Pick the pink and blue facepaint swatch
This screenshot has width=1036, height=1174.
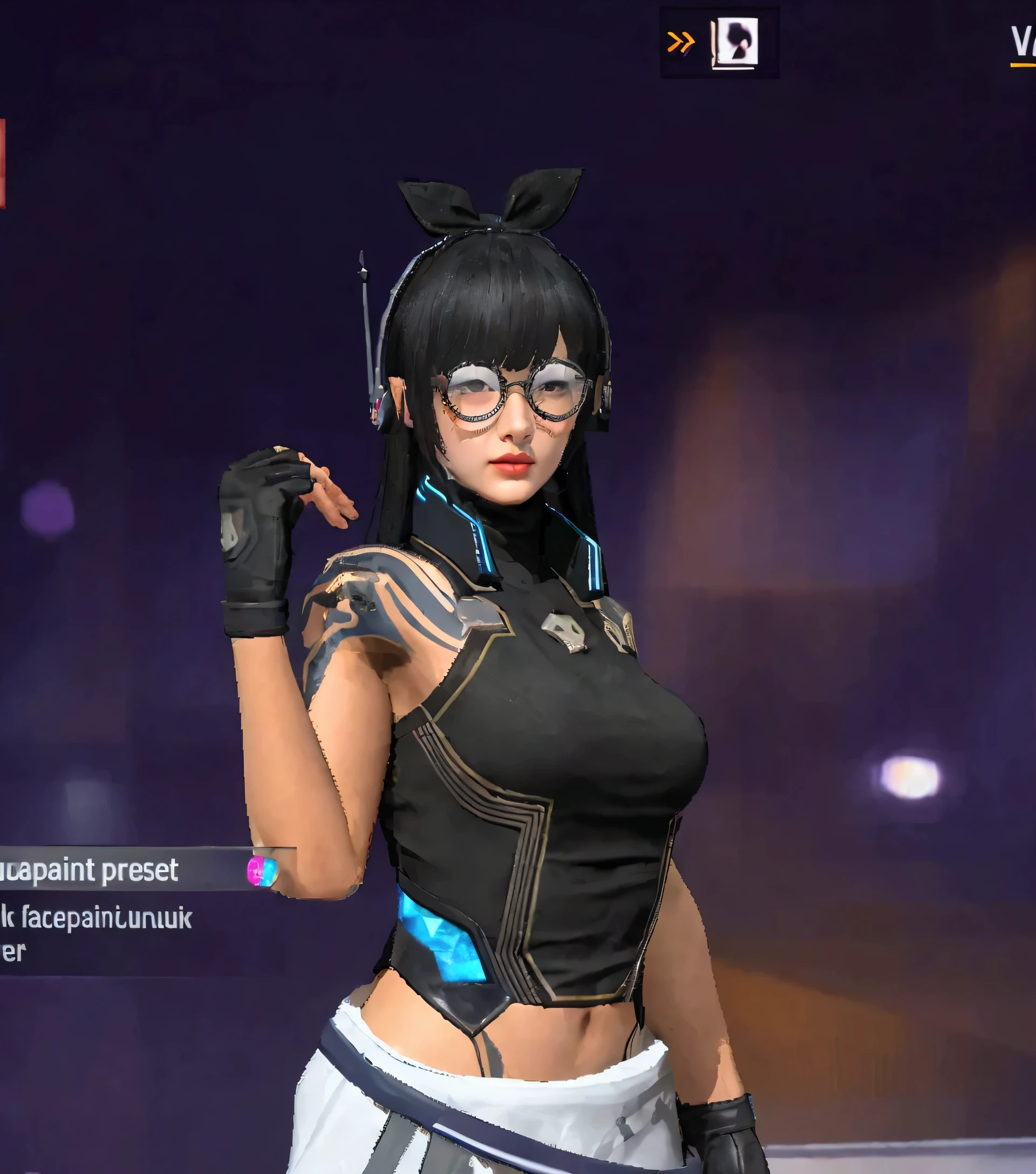pyautogui.click(x=262, y=871)
